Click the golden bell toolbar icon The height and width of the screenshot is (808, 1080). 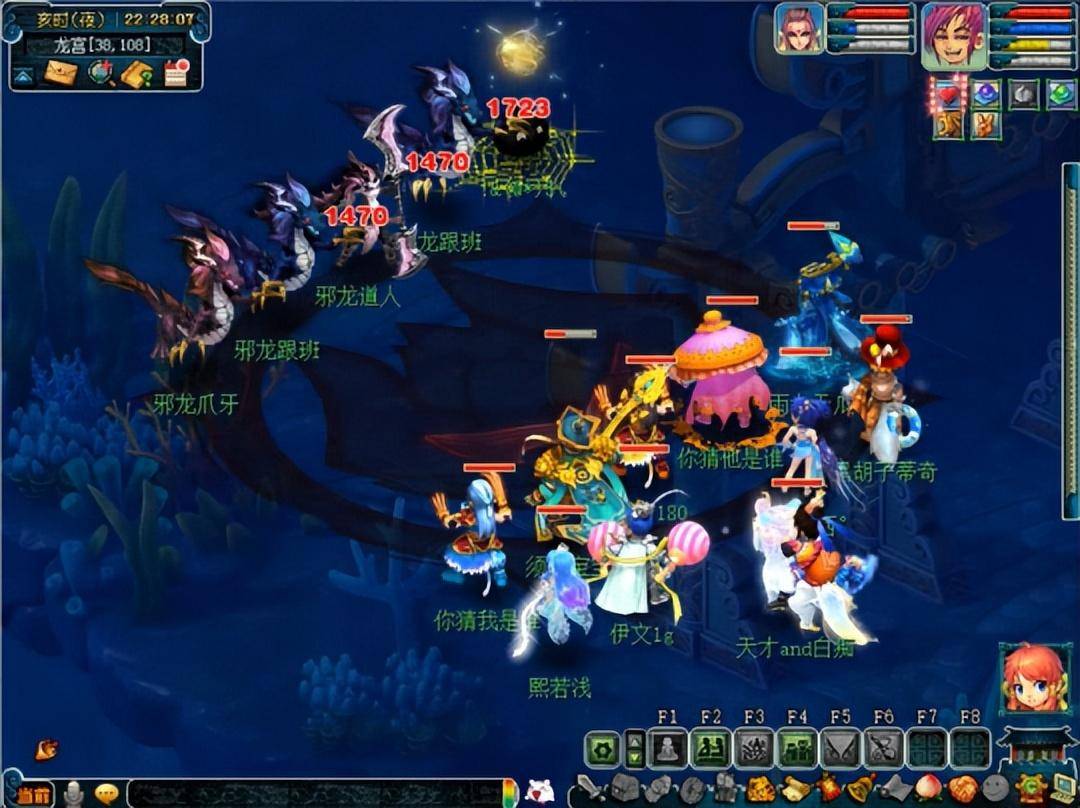click(858, 788)
